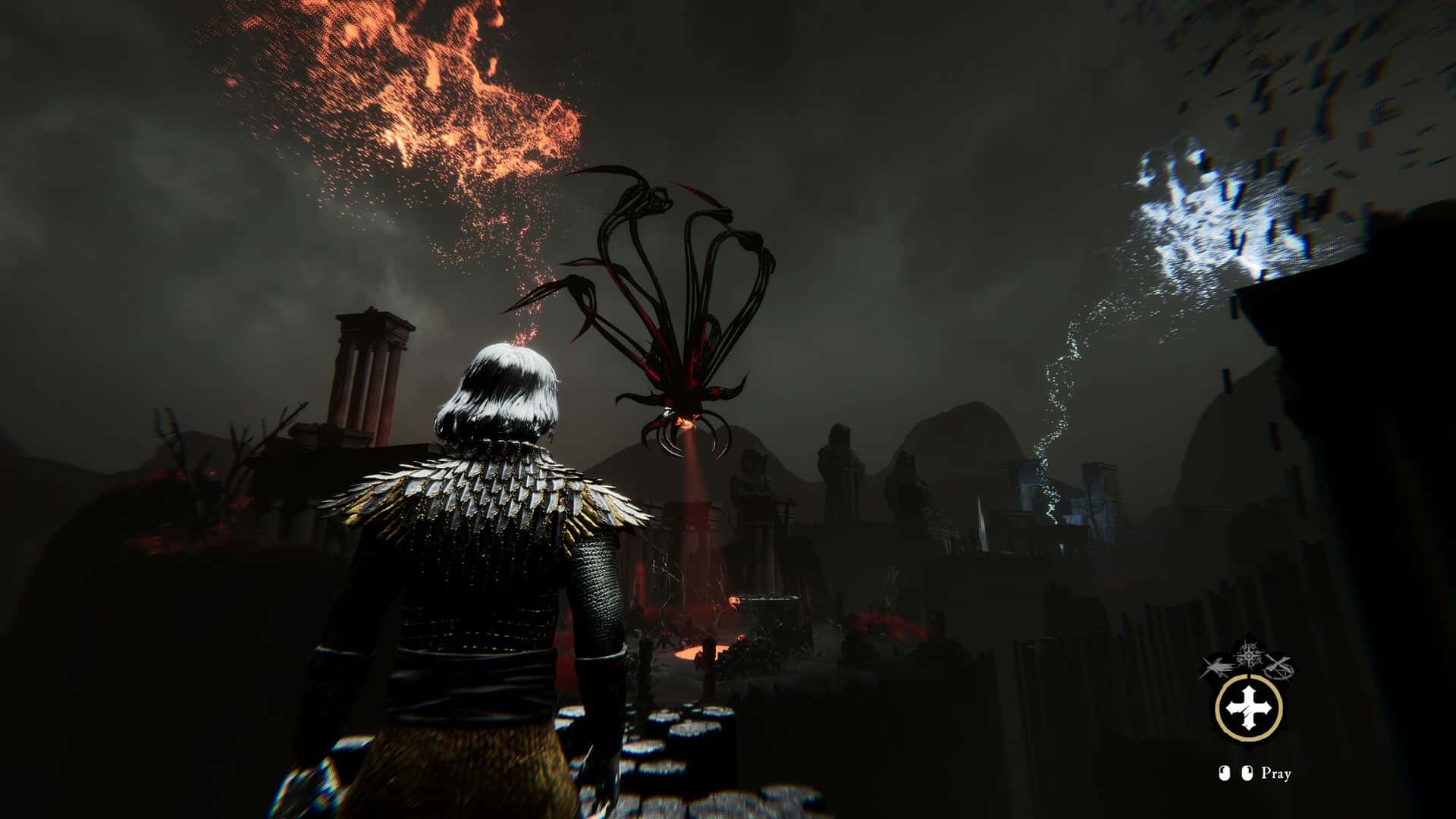Click the Pray text label
Viewport: 1456px width, 819px height.
tap(1276, 774)
